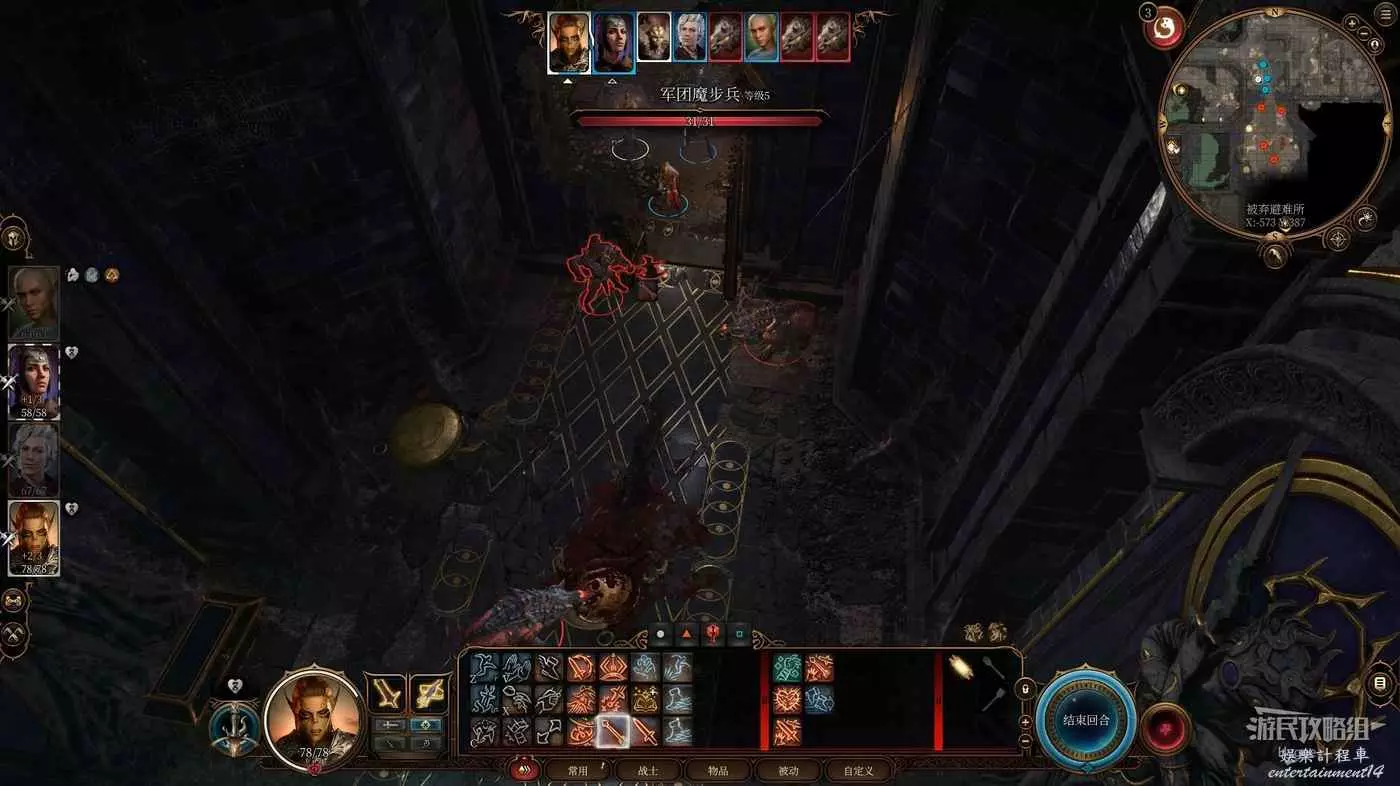Select the Shadowheart party portrait with 58/58
This screenshot has width=1400, height=786.
[34, 381]
